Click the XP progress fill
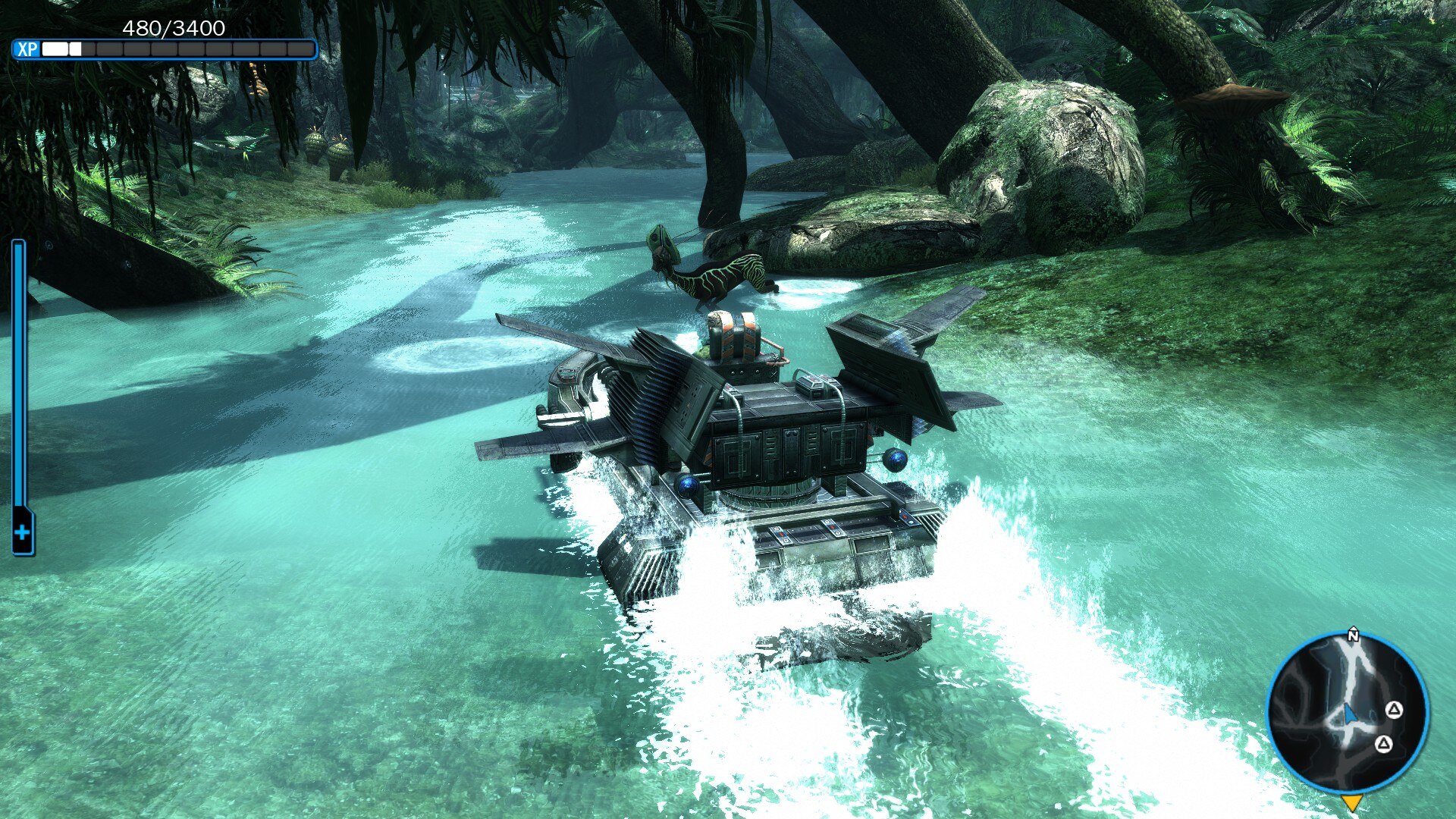Image resolution: width=1456 pixels, height=819 pixels. pyautogui.click(x=61, y=48)
